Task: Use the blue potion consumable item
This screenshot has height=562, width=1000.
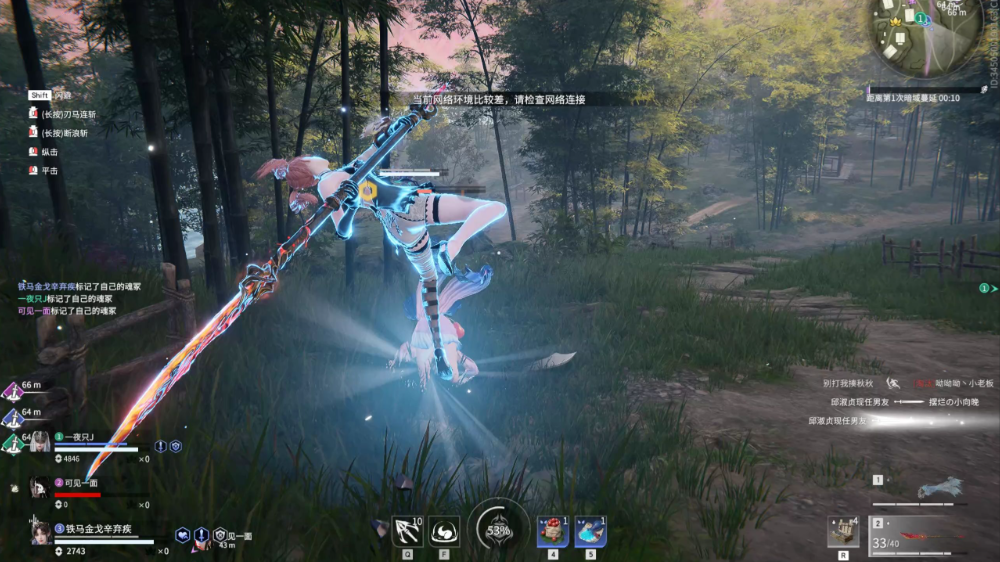Action: pyautogui.click(x=590, y=530)
